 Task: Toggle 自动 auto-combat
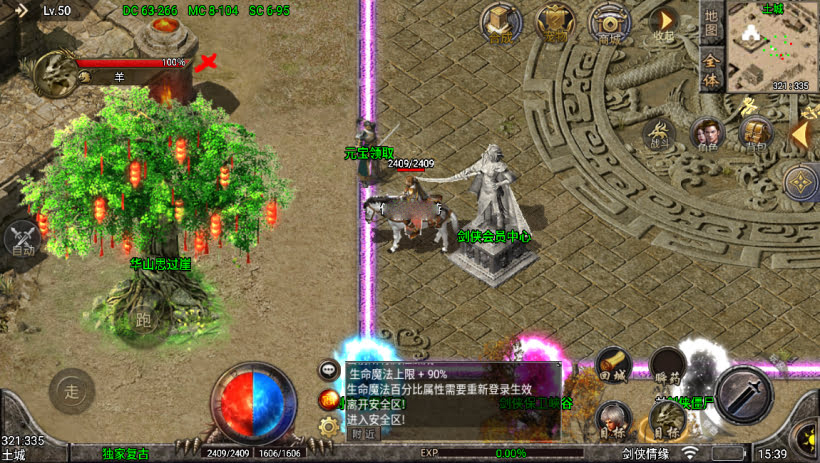coord(22,240)
